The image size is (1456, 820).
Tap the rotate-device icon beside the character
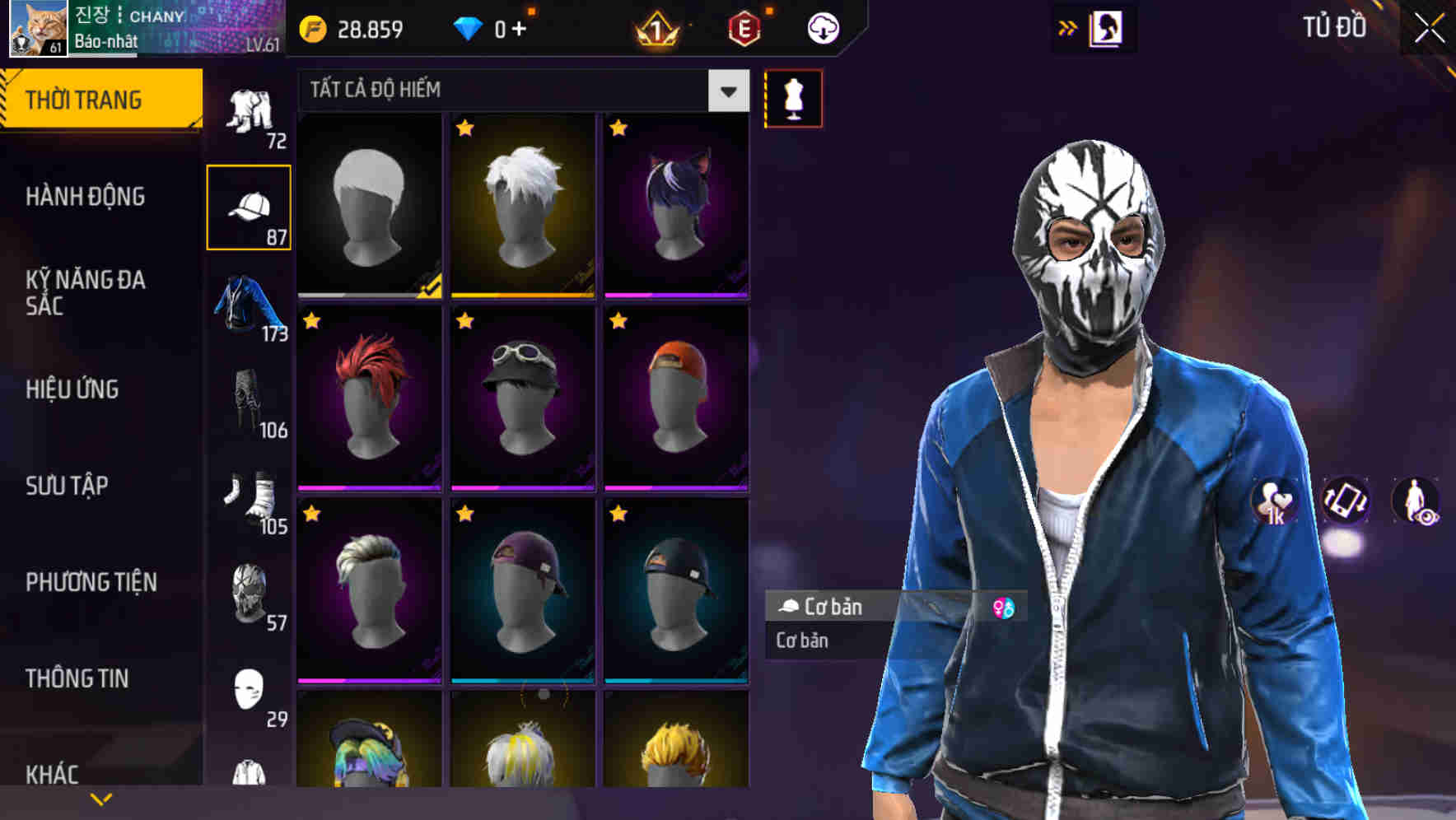point(1347,503)
